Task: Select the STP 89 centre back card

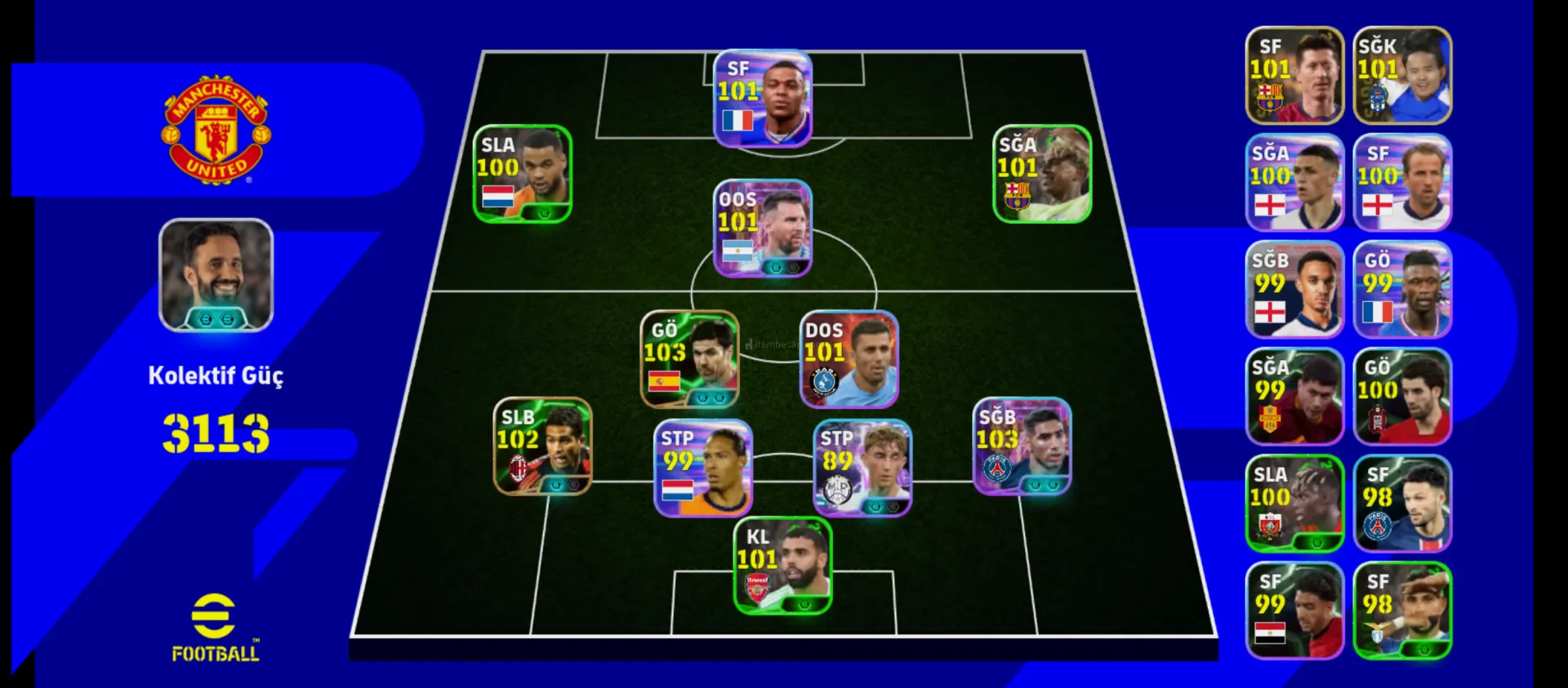Action: (x=863, y=468)
